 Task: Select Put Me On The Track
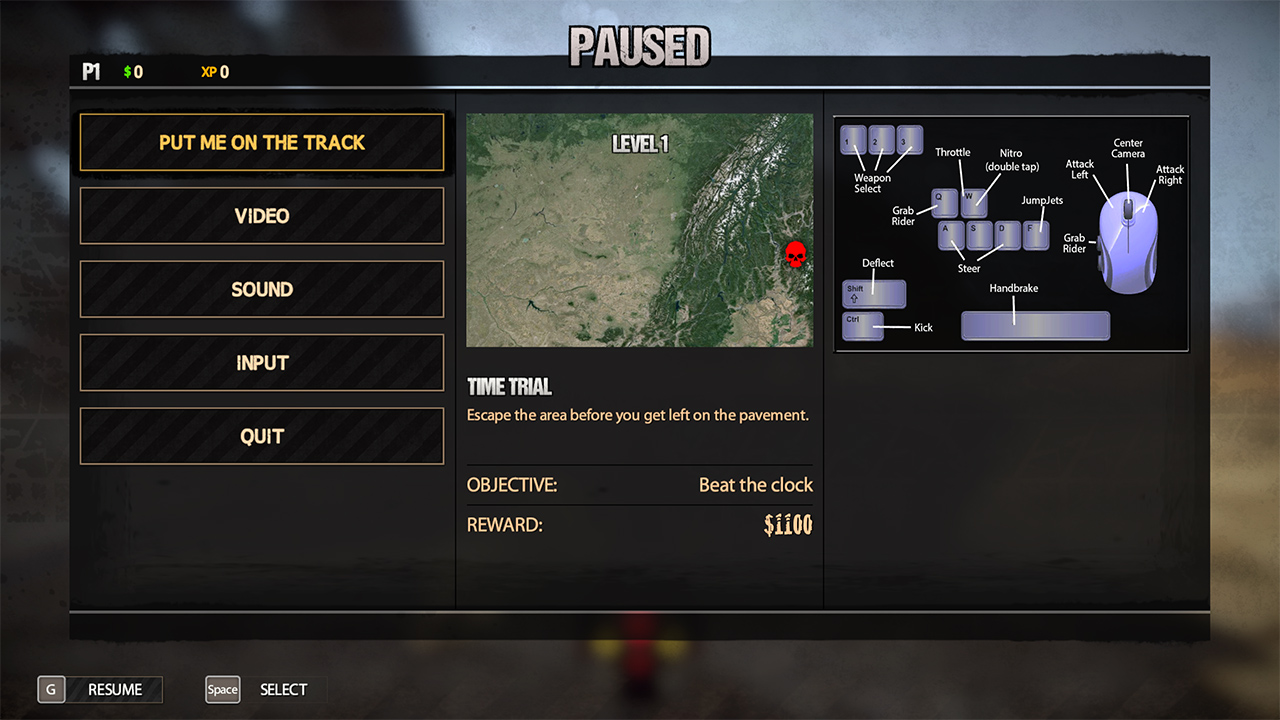point(262,143)
